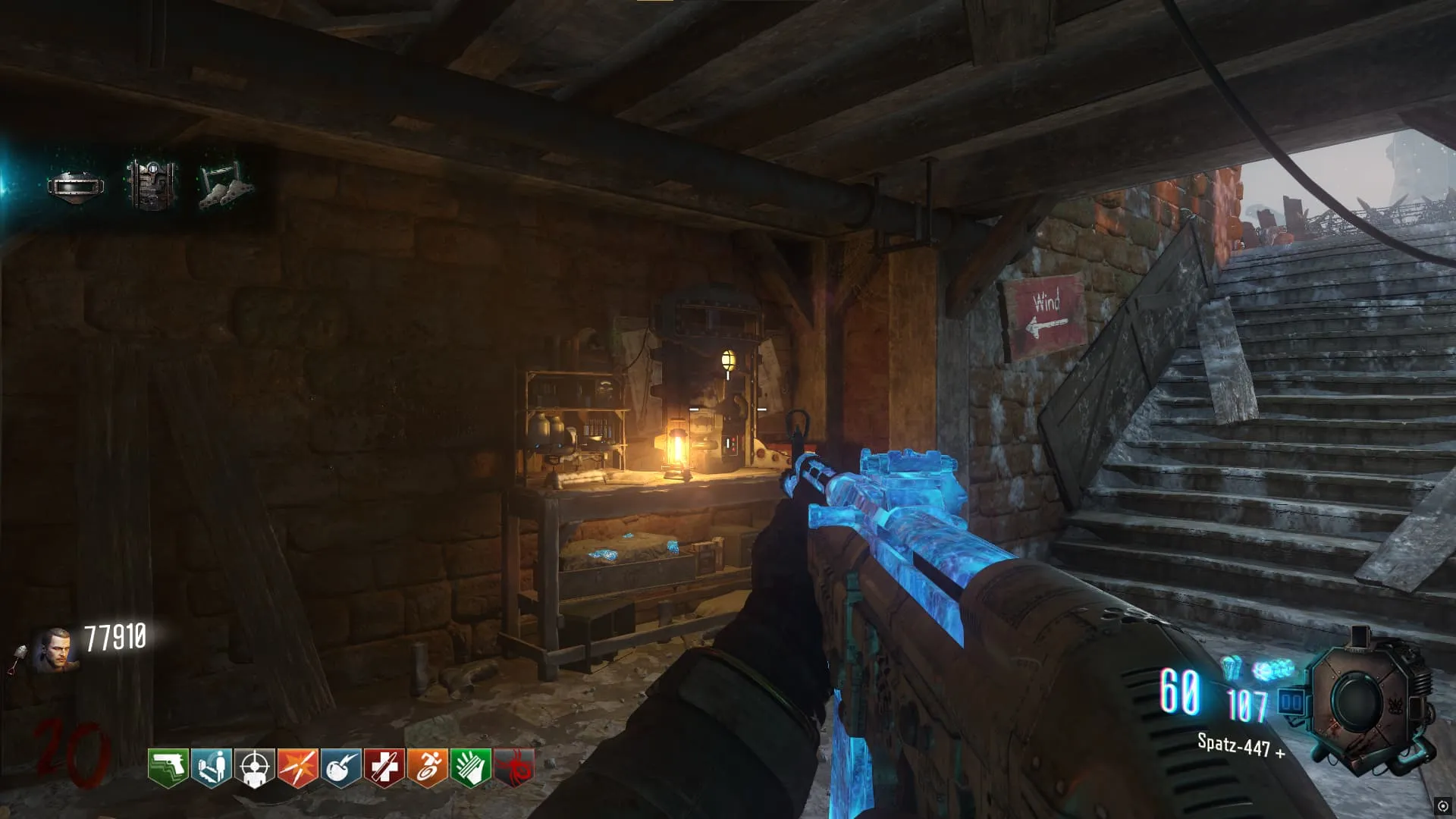Select the Juggernog red cross perk
Viewport: 1456px width, 819px height.
pos(384,767)
